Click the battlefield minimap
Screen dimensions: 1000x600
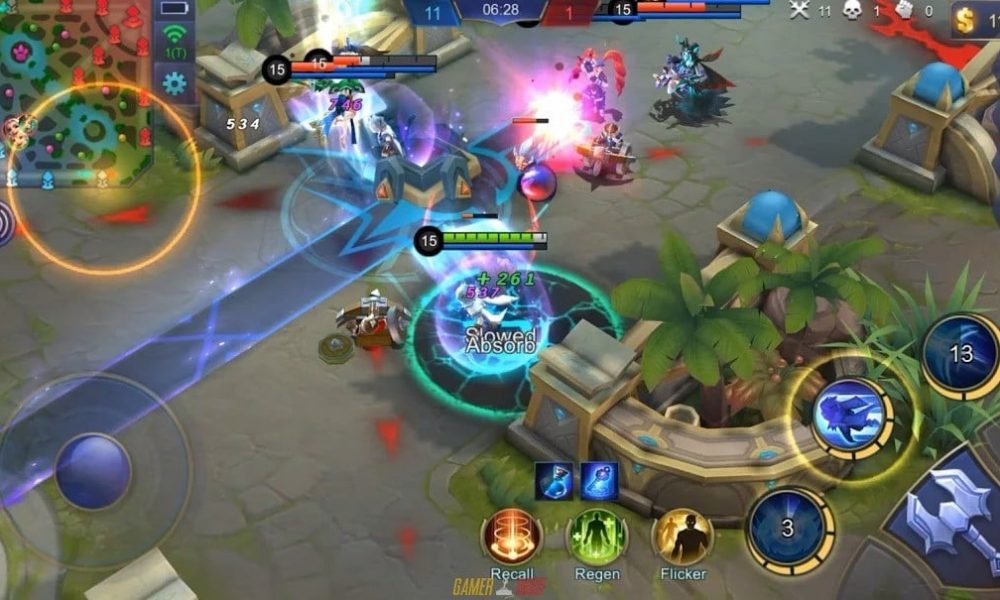(75, 92)
